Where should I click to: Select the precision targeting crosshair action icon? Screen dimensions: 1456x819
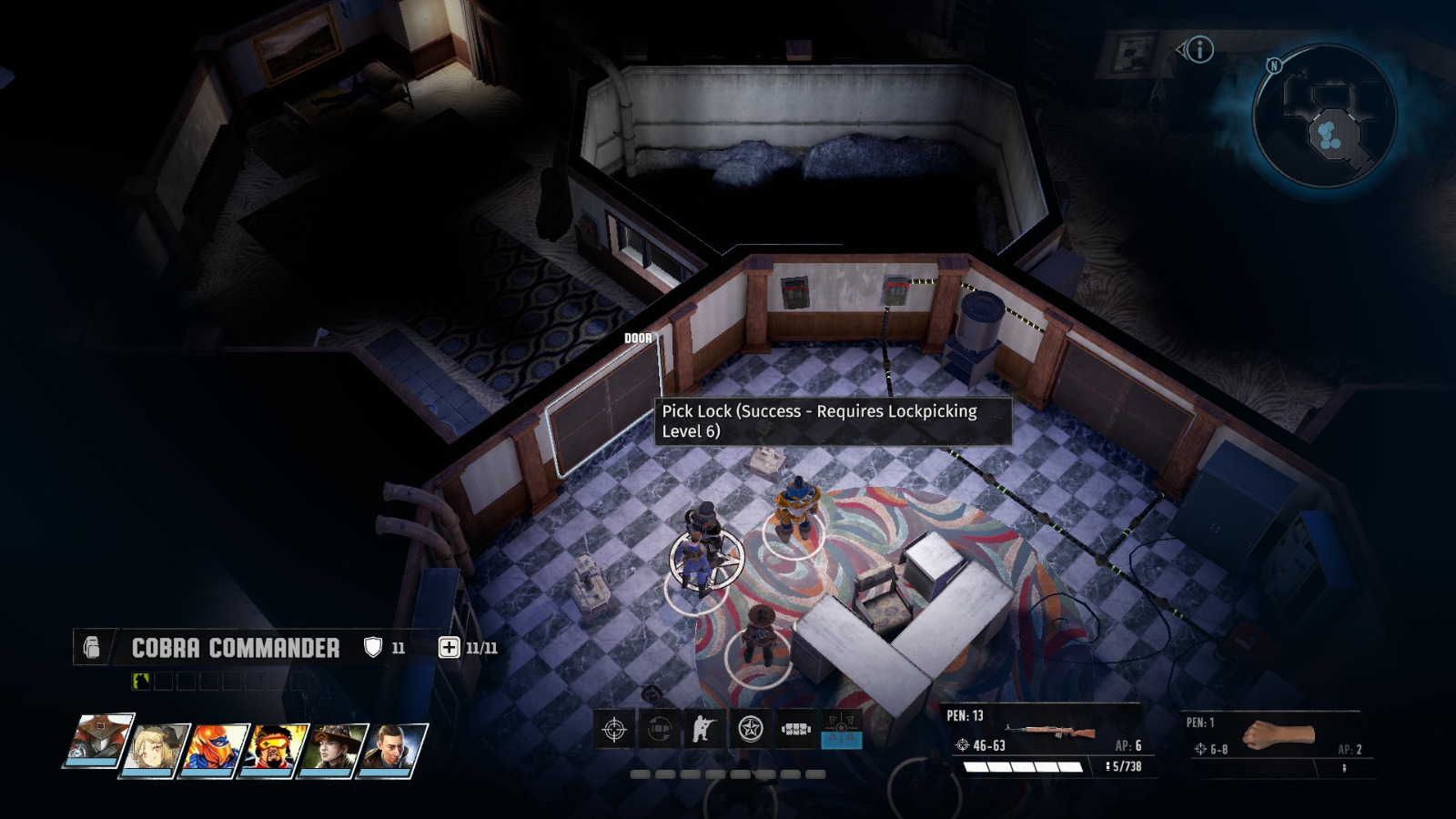coord(614,731)
